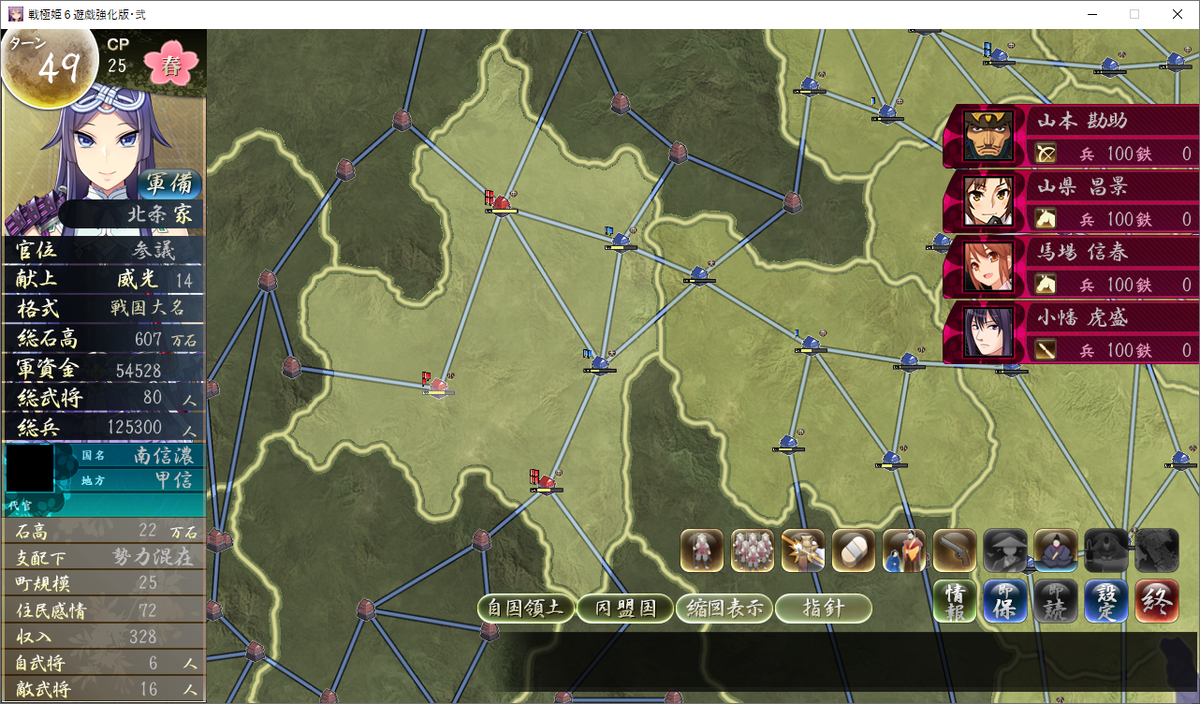Choose general 馬場 信春 in the list
This screenshot has height=704, width=1200.
point(1070,268)
